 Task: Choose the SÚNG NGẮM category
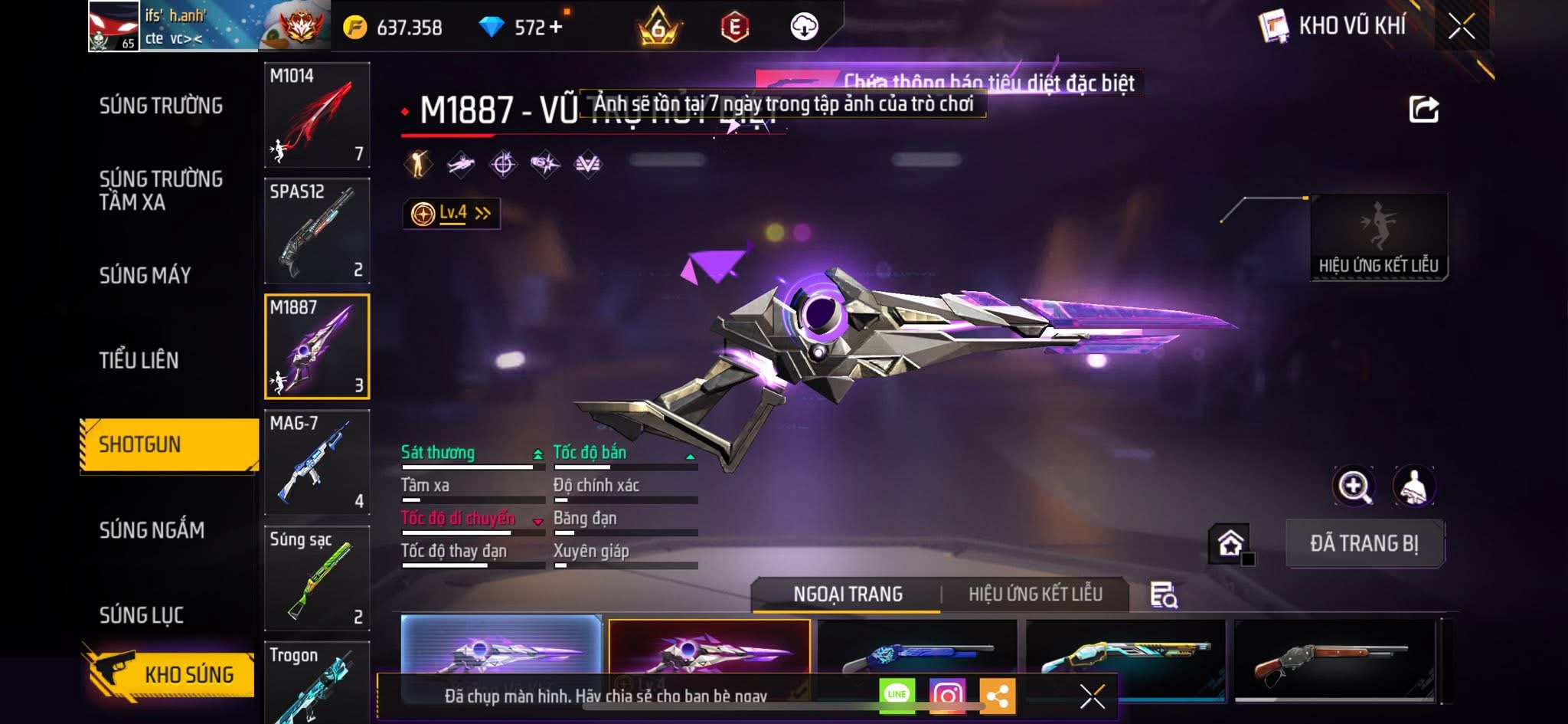pyautogui.click(x=152, y=530)
